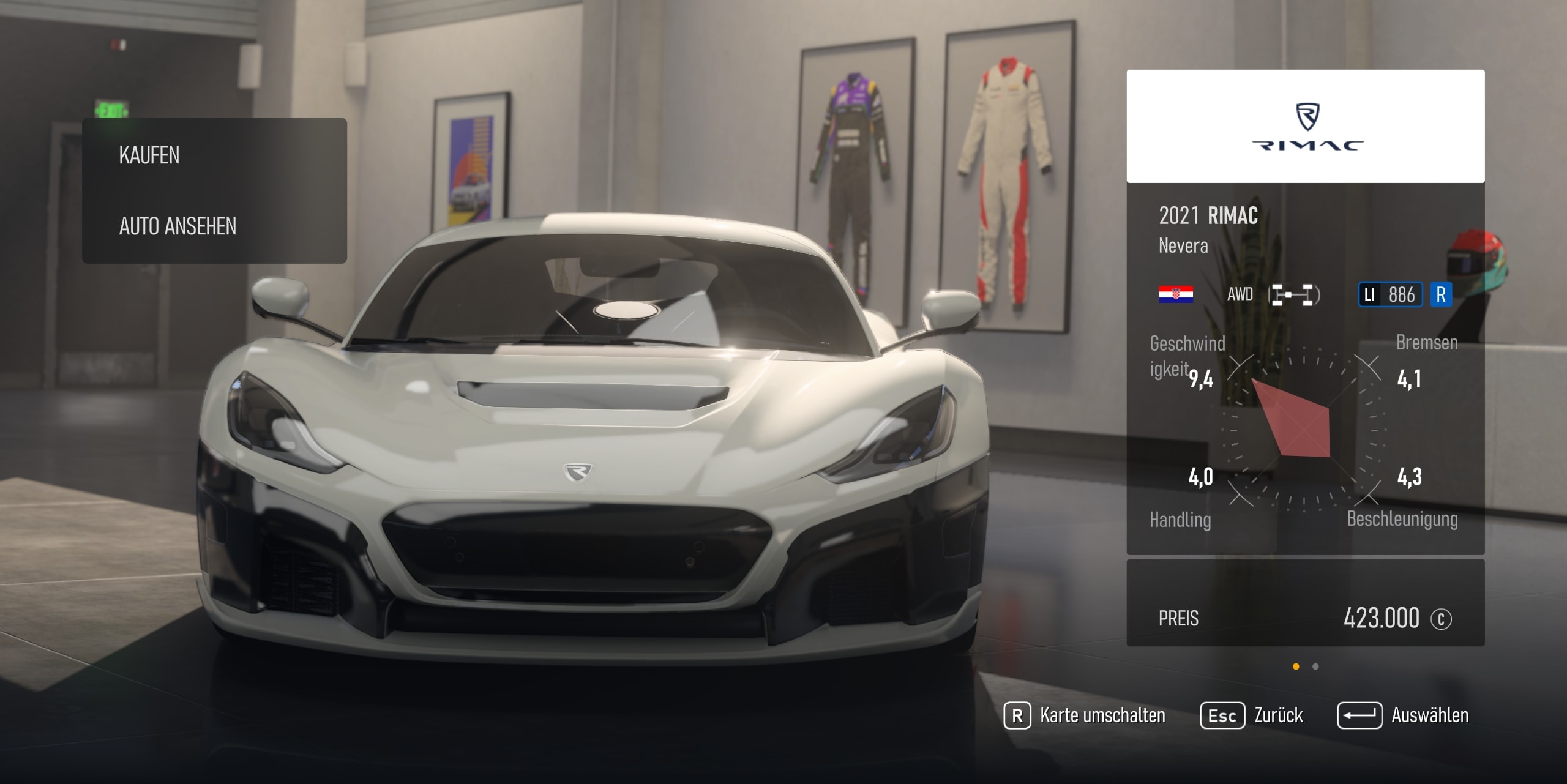Choose the KAUFEN menu entry
This screenshot has height=784, width=1567.
149,155
